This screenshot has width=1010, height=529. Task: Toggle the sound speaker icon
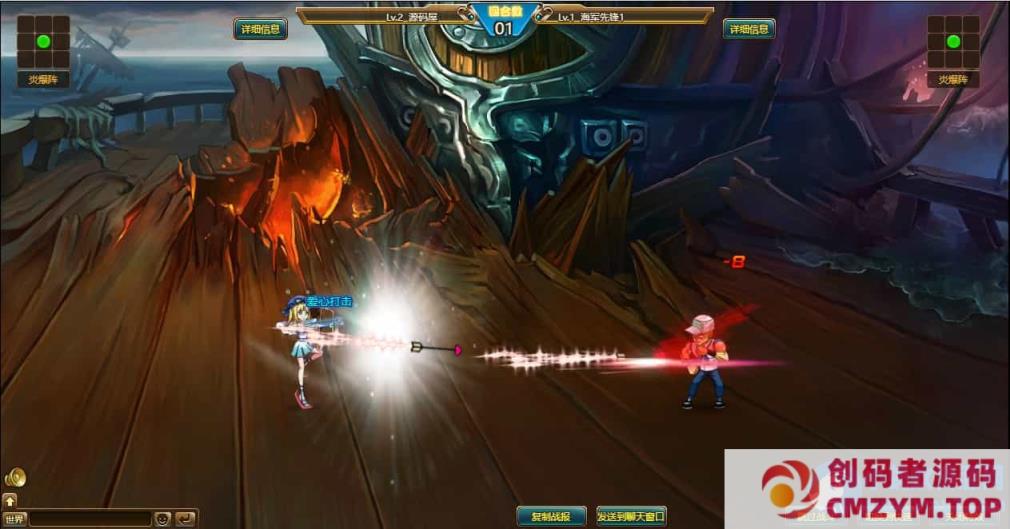[x=14, y=478]
